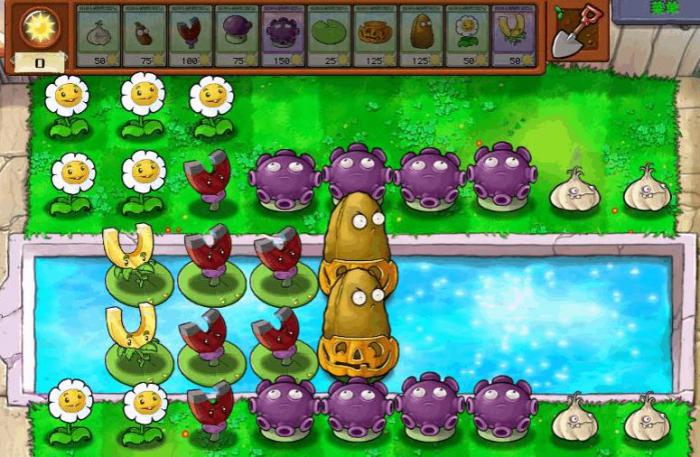Select the Fume-shroom seed packet
Image resolution: width=700 pixels, height=457 pixels.
(236, 35)
